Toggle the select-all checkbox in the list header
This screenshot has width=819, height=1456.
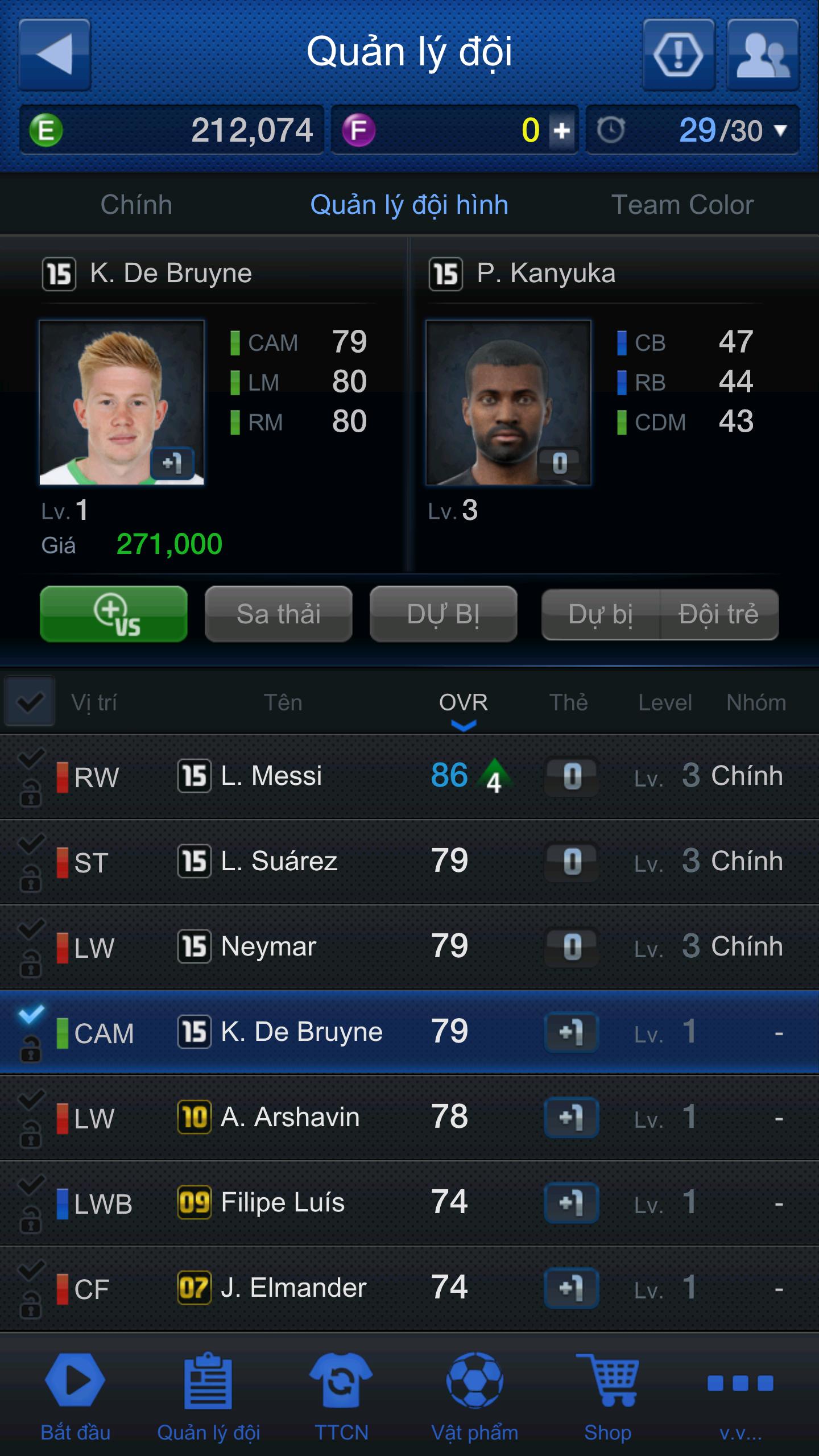(30, 702)
